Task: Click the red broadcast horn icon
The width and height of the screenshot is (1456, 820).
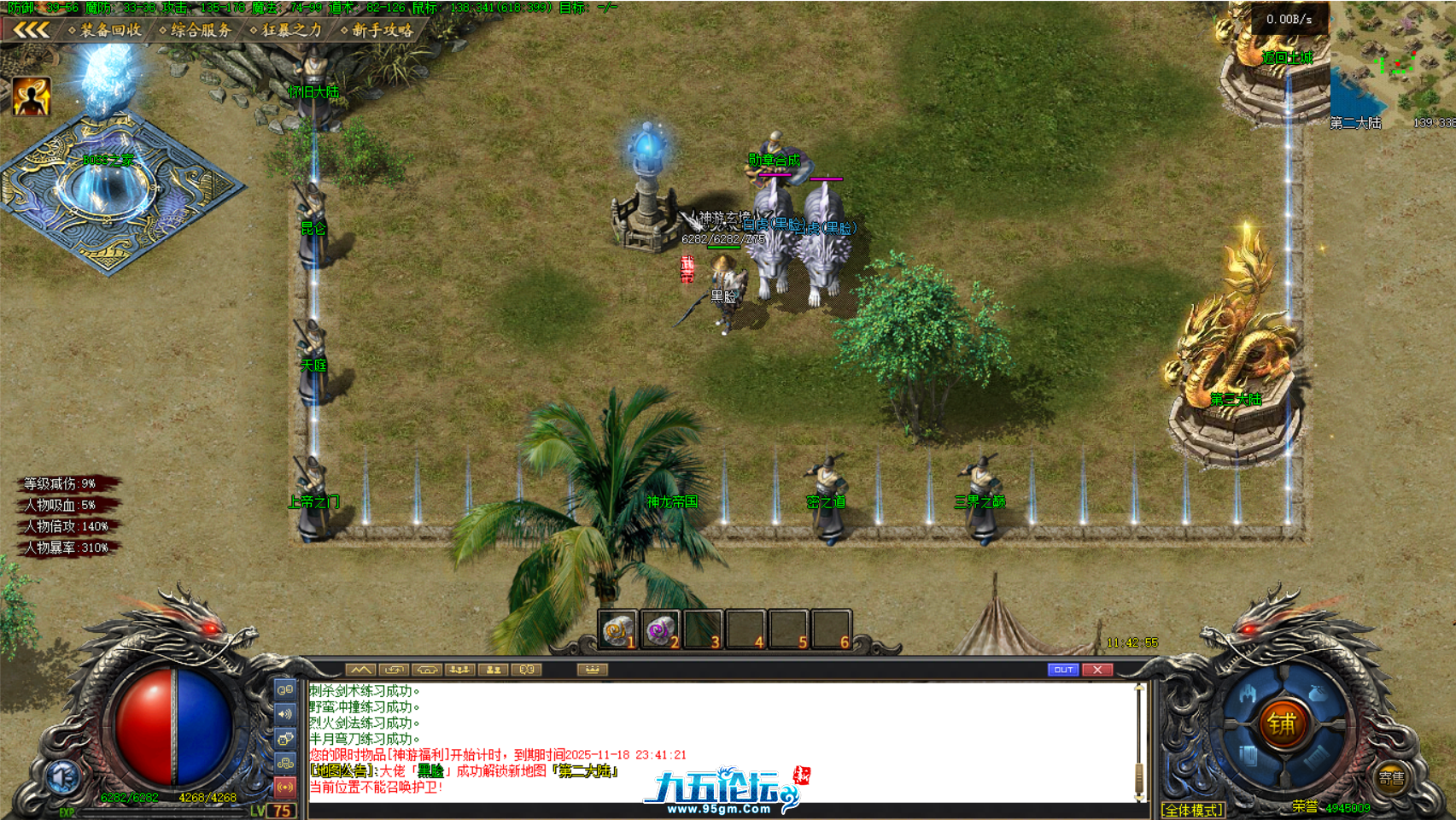Action: tap(285, 786)
